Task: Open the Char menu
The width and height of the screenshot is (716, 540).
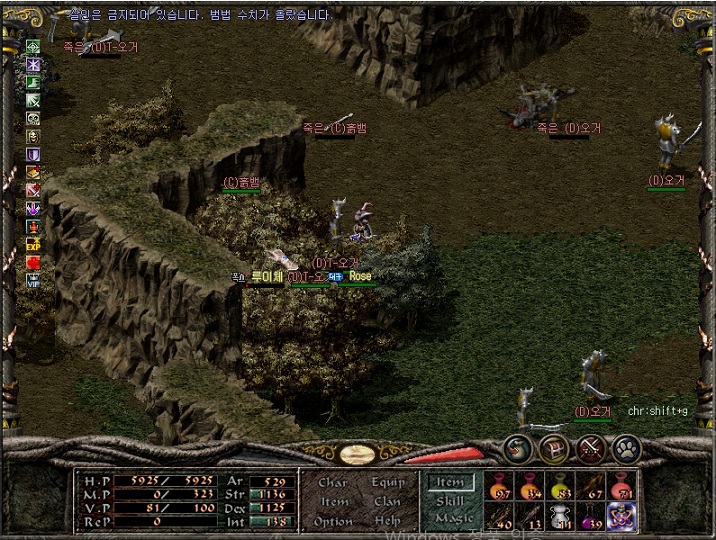Action: pos(333,483)
